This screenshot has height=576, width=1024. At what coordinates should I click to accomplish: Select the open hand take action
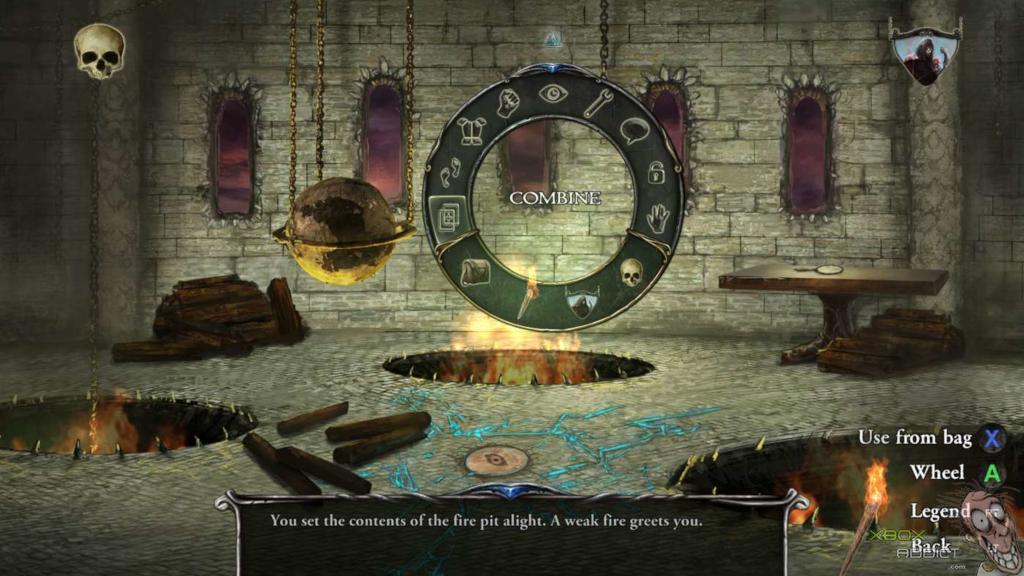pos(656,217)
